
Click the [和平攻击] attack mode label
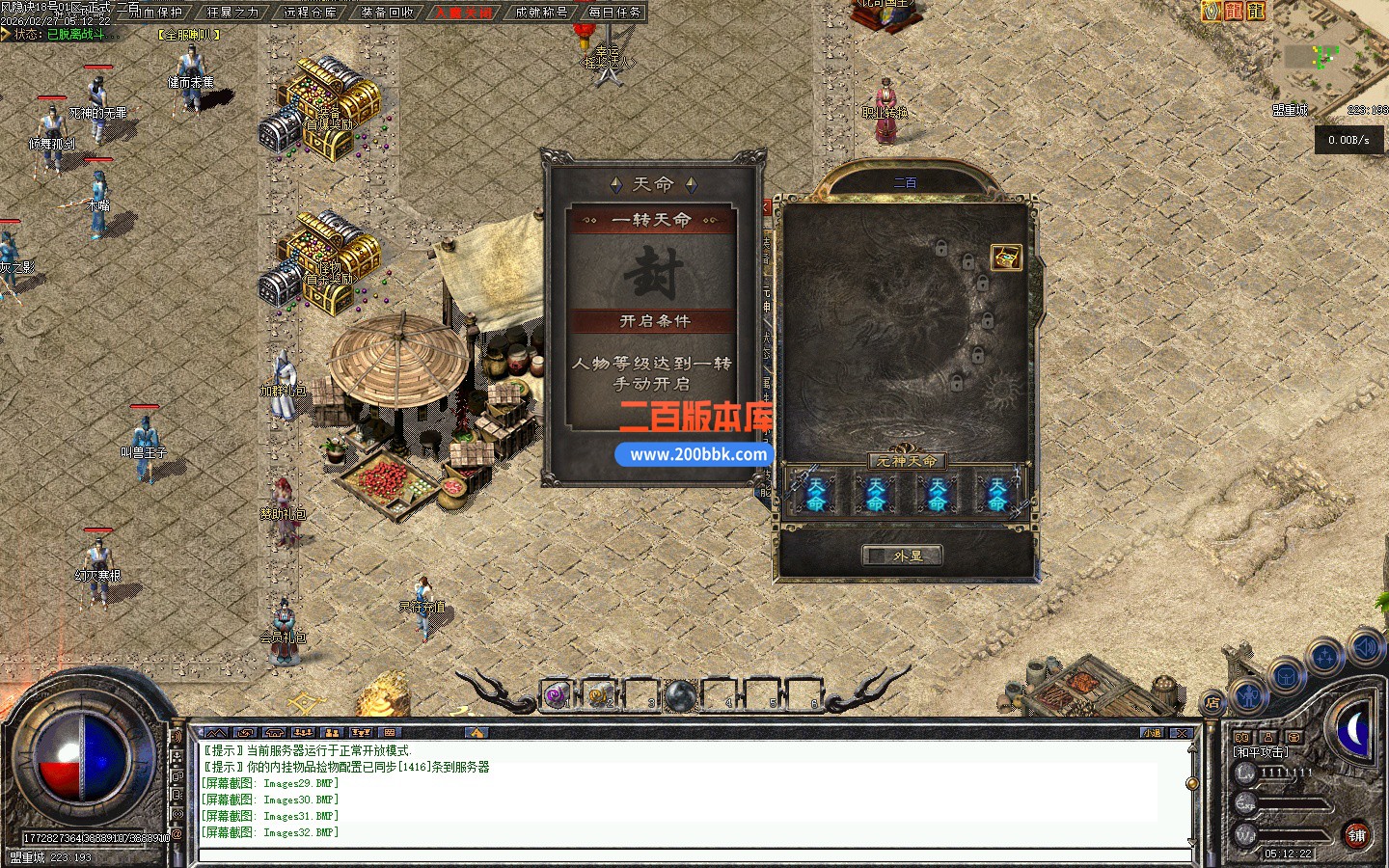click(x=1261, y=752)
